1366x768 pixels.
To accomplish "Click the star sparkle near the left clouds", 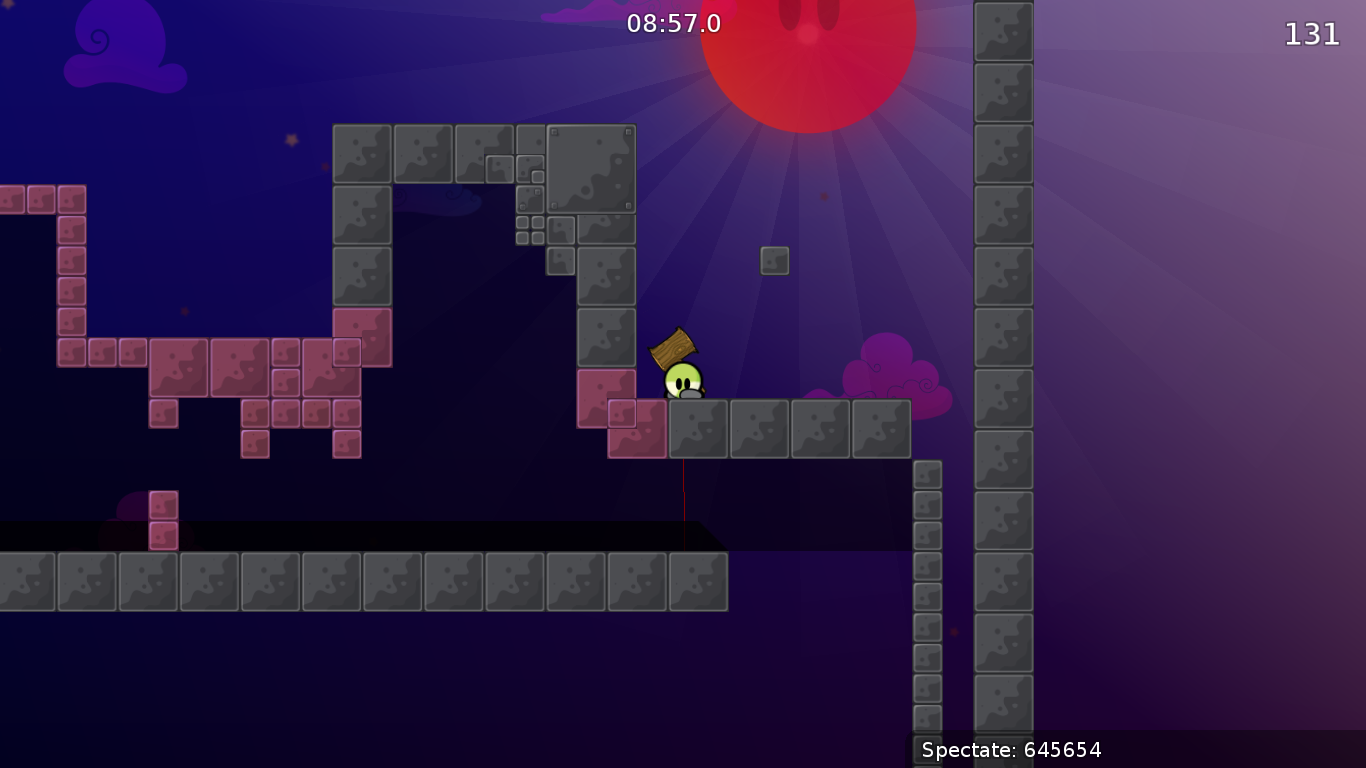I will click(291, 140).
